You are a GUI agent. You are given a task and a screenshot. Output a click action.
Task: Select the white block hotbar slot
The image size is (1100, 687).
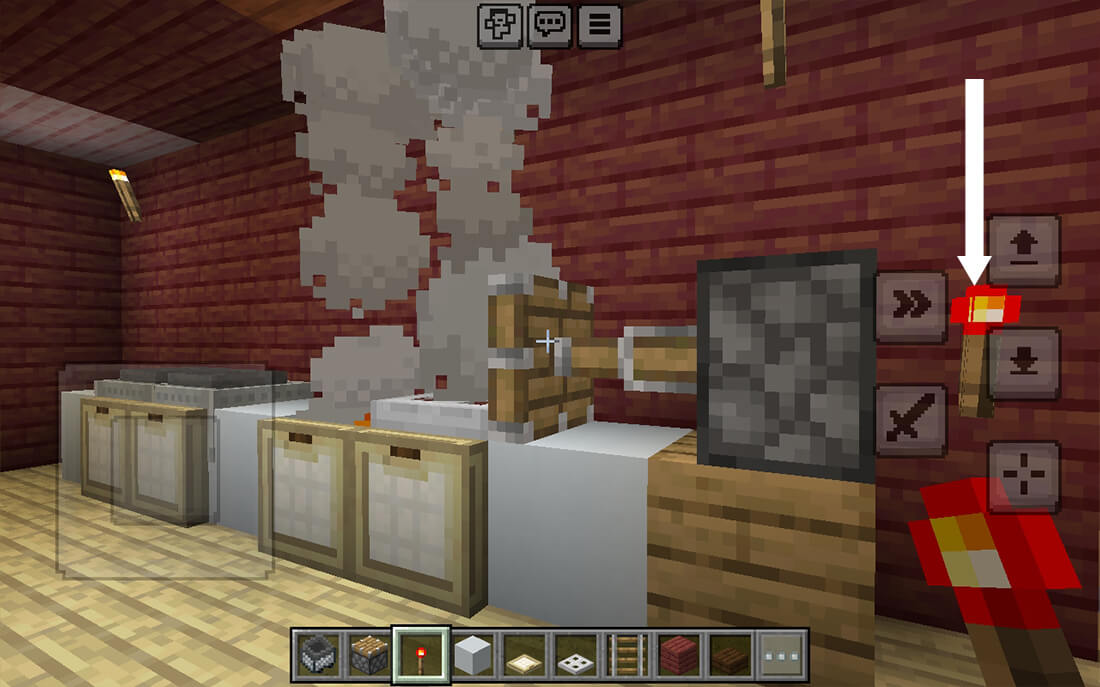coord(474,655)
